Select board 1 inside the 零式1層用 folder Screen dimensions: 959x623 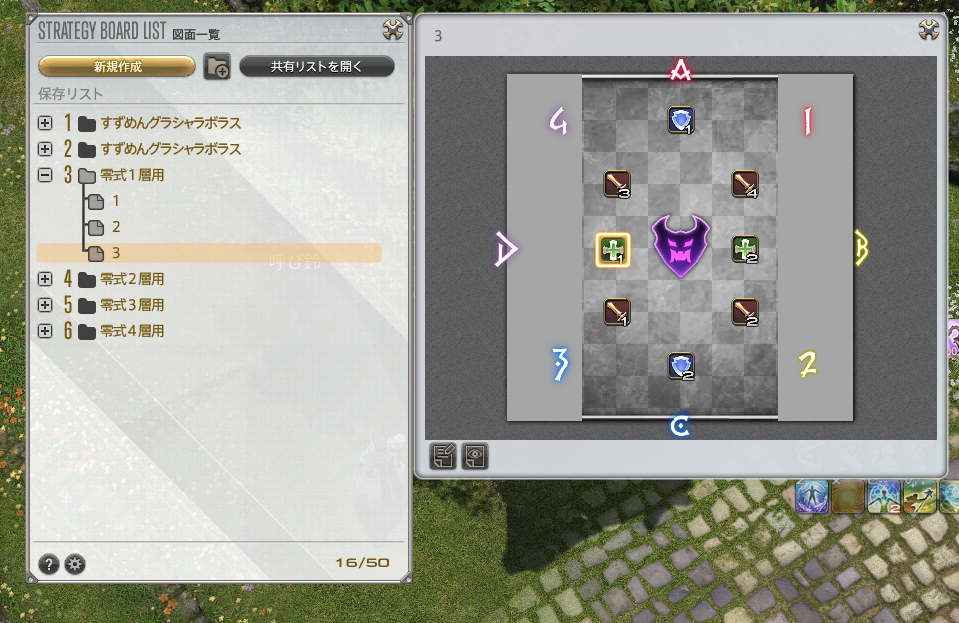click(x=115, y=201)
